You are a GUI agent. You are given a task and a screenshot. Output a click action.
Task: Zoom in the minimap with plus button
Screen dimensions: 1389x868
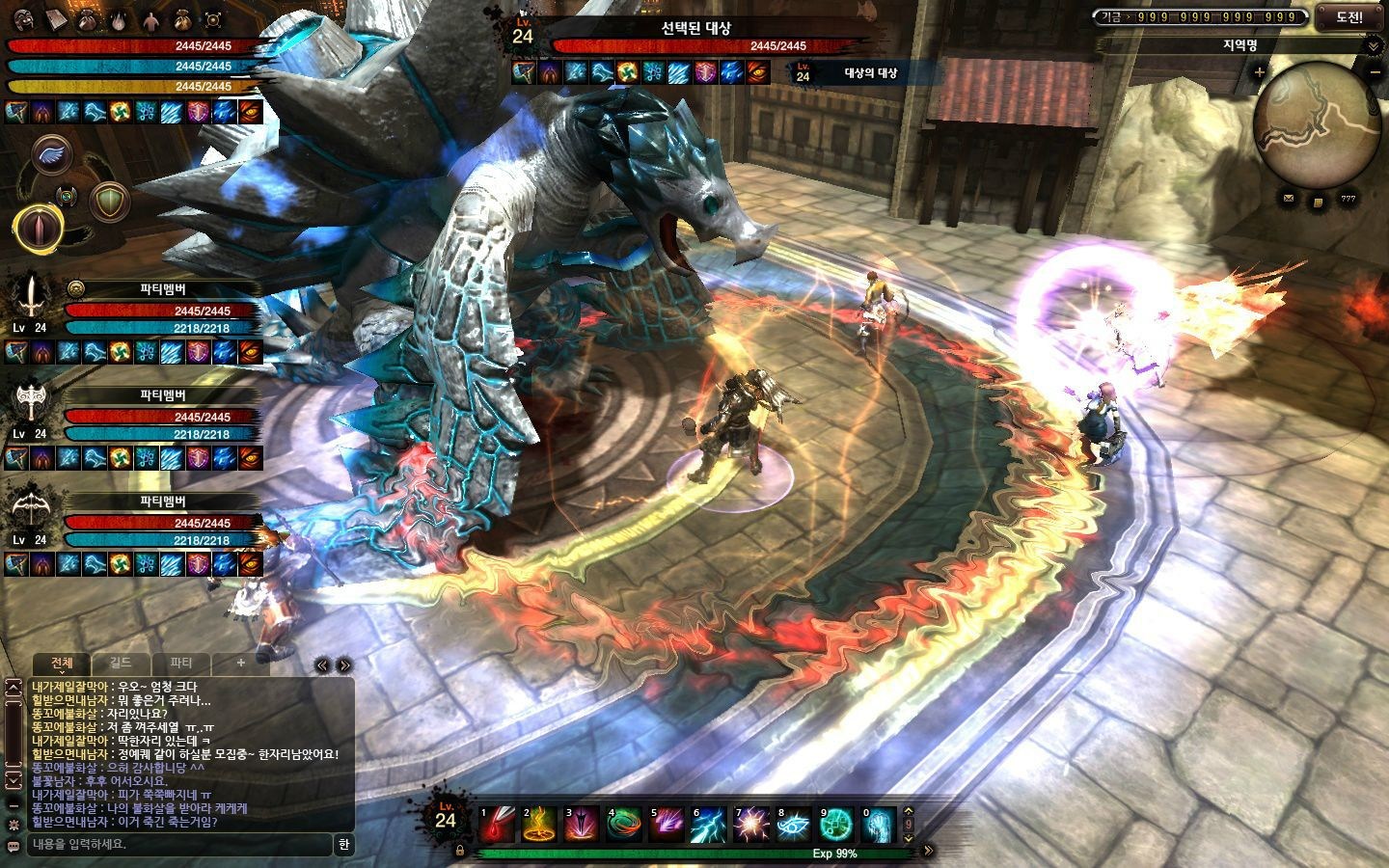point(1259,72)
